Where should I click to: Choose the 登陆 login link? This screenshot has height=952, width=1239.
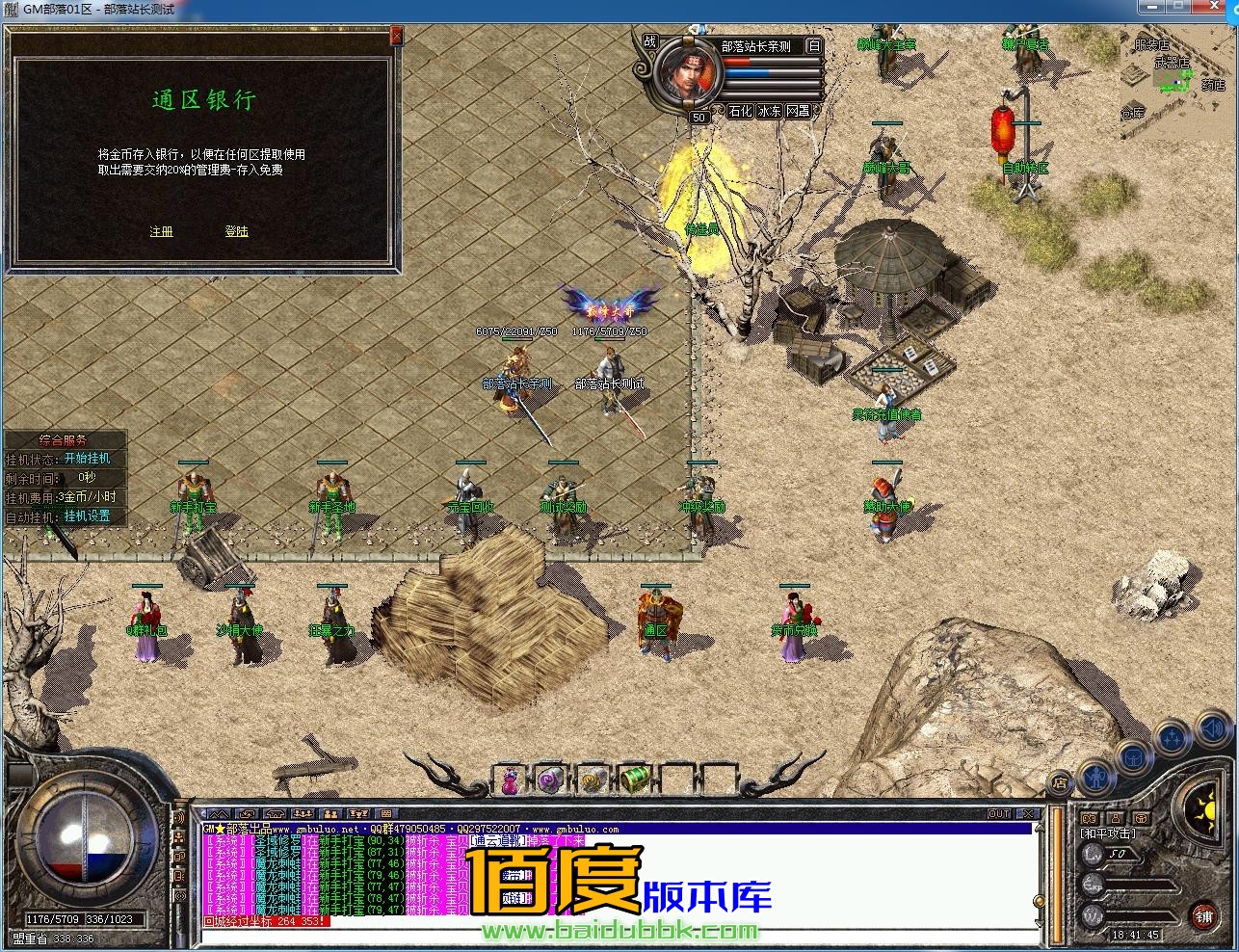236,232
